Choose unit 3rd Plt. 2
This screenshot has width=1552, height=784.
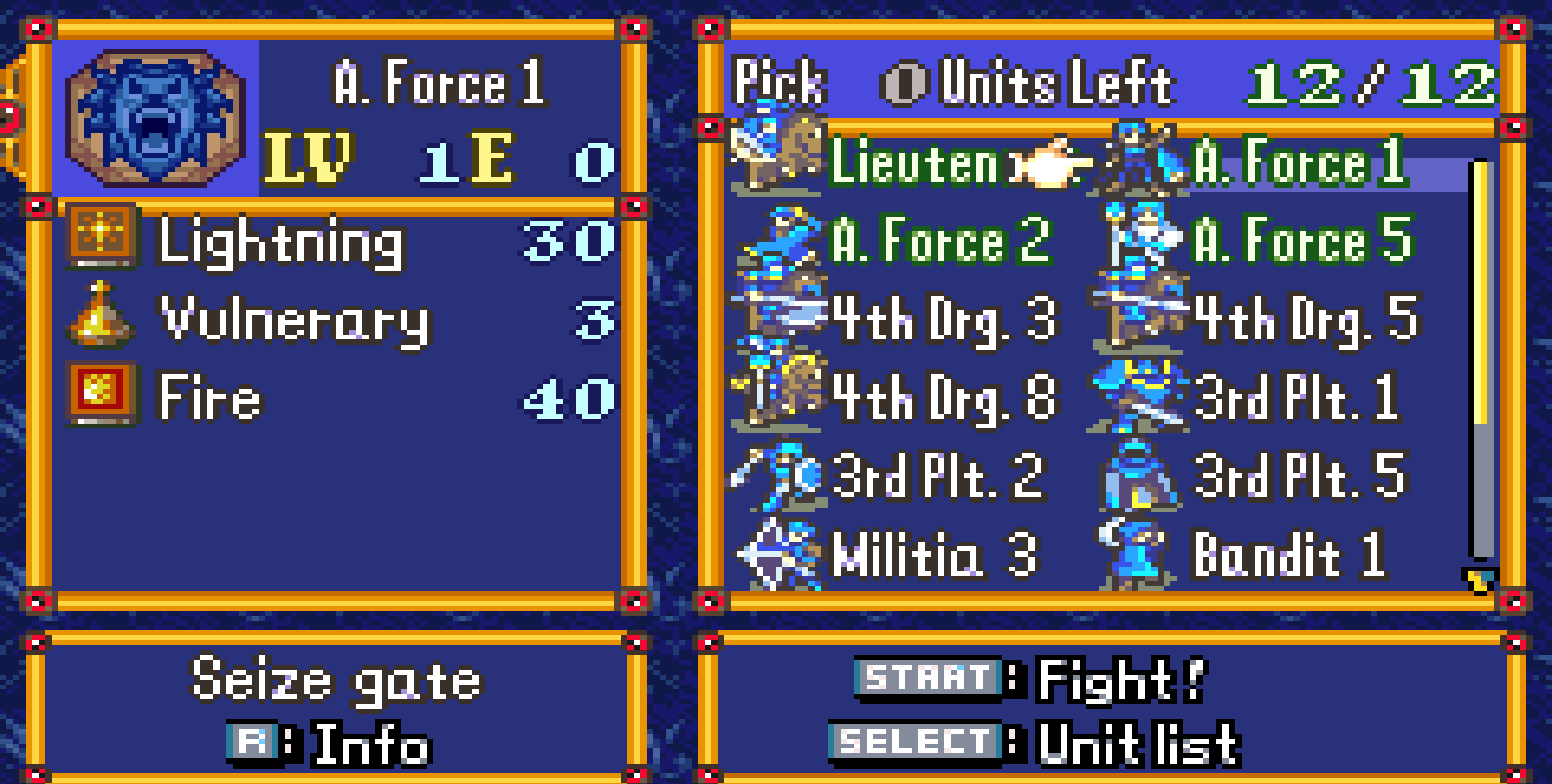click(936, 476)
